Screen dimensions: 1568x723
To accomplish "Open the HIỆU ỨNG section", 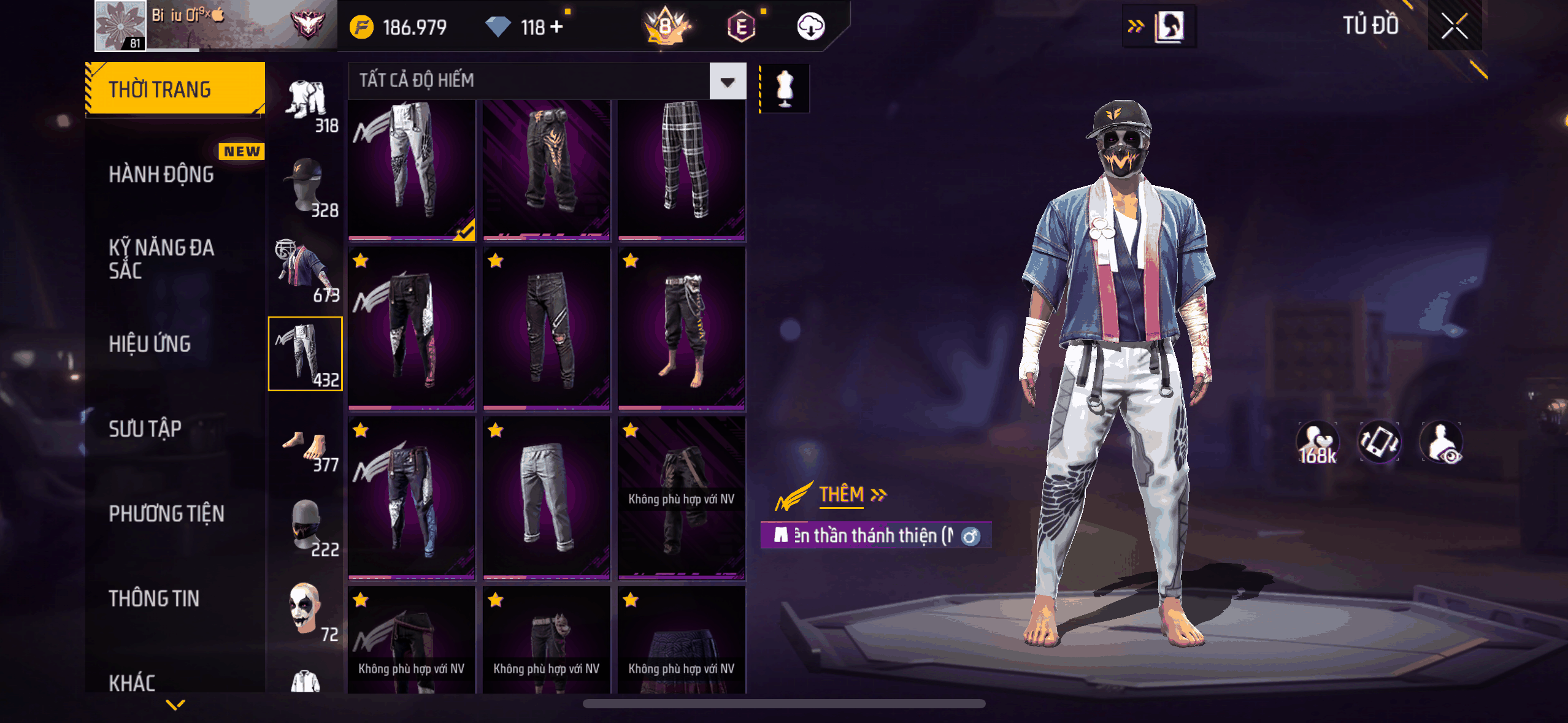I will [150, 344].
